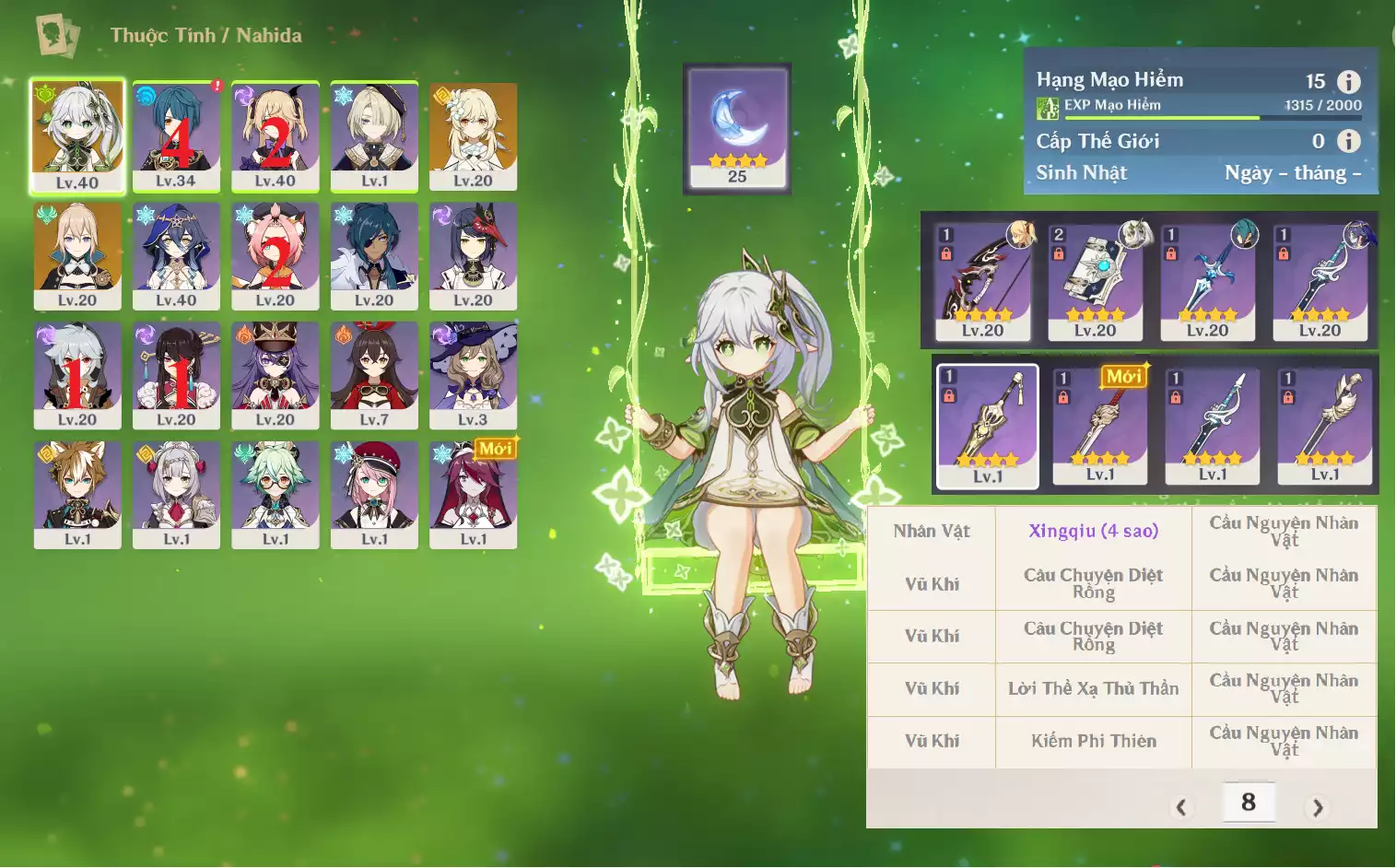Advance to the next table page
1396x868 pixels.
pyautogui.click(x=1318, y=808)
